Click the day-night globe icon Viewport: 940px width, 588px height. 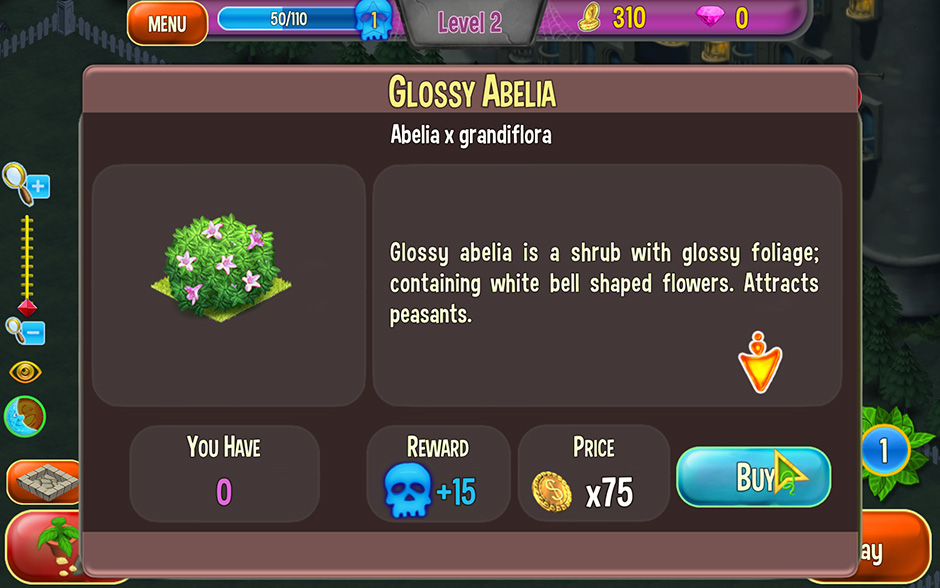click(x=25, y=416)
